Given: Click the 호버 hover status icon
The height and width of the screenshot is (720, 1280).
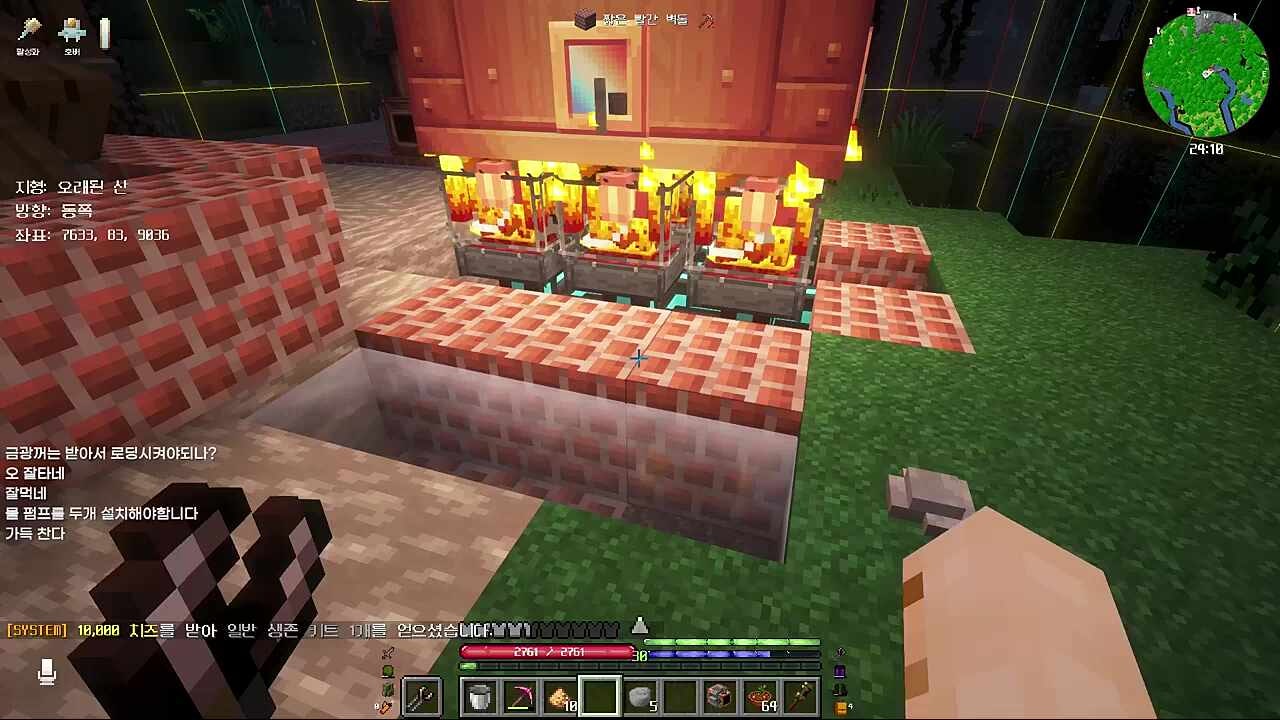Looking at the screenshot, I should pos(72,33).
